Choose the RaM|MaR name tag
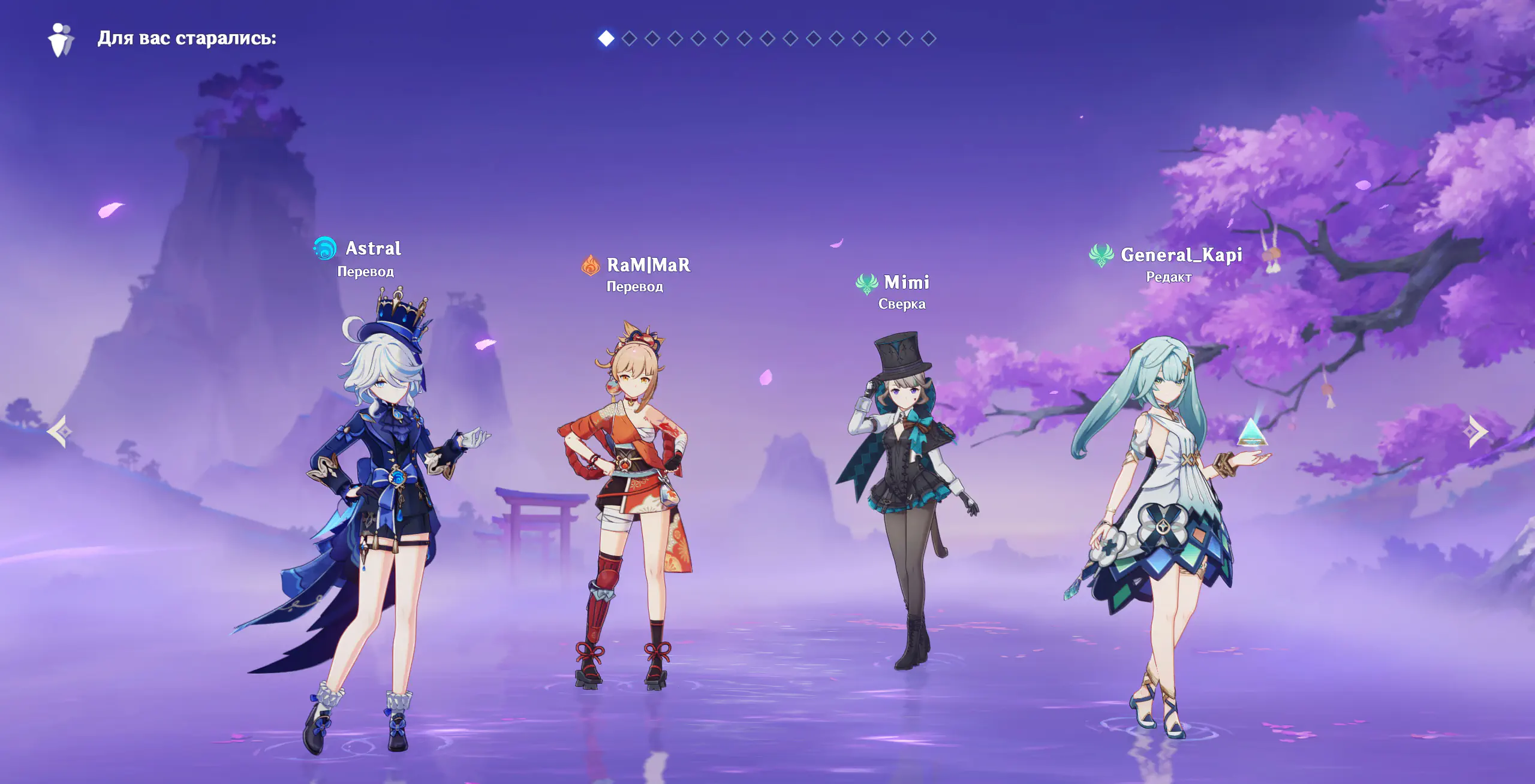 pos(648,265)
